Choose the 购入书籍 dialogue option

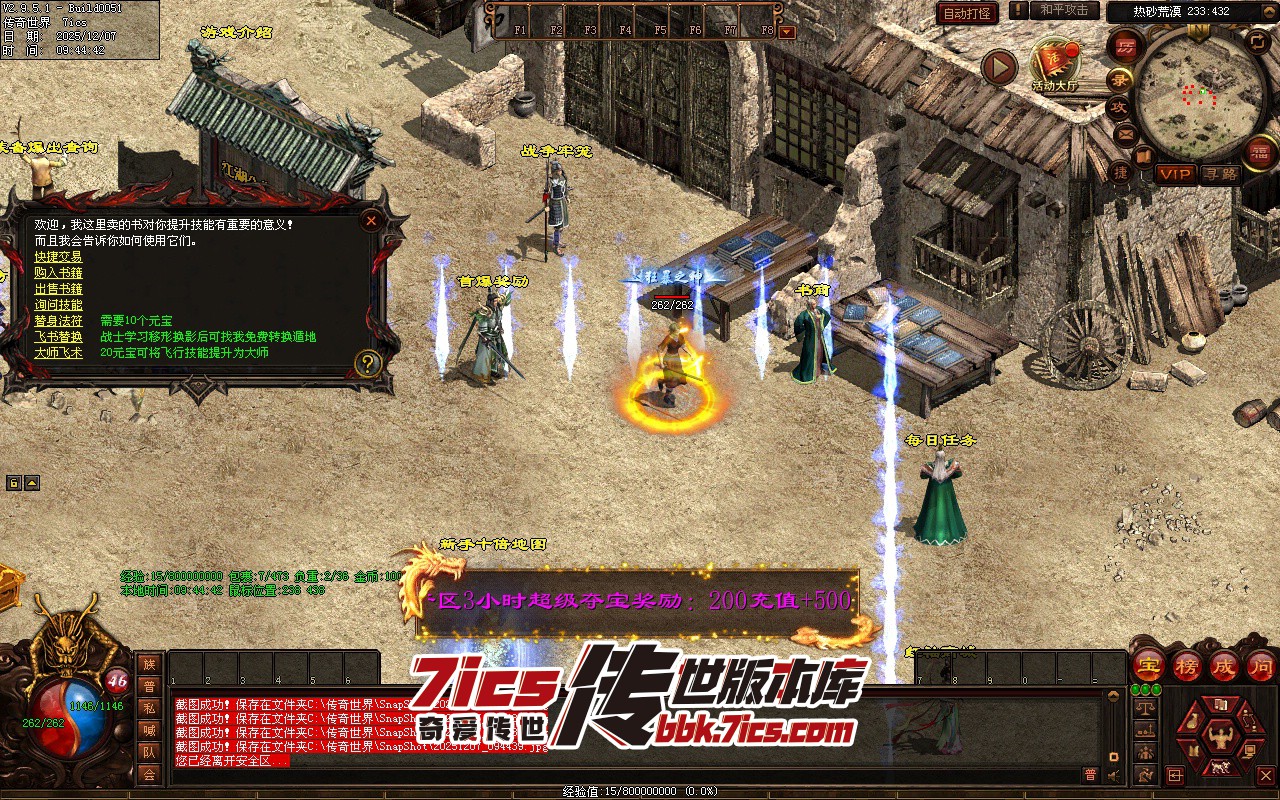coord(58,273)
